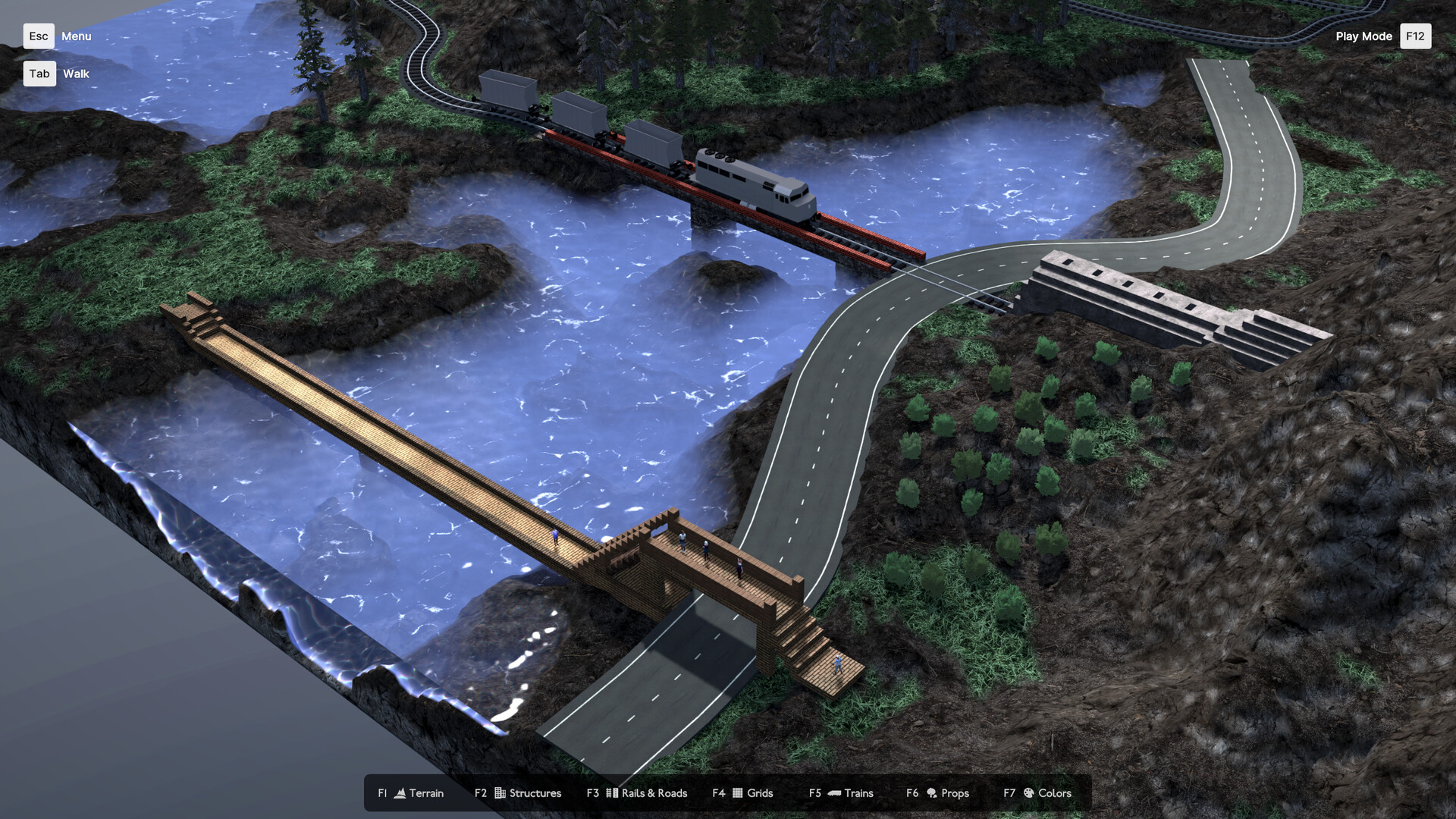The width and height of the screenshot is (1456, 819).
Task: Open Colors using the palette icon
Action: click(x=1028, y=793)
